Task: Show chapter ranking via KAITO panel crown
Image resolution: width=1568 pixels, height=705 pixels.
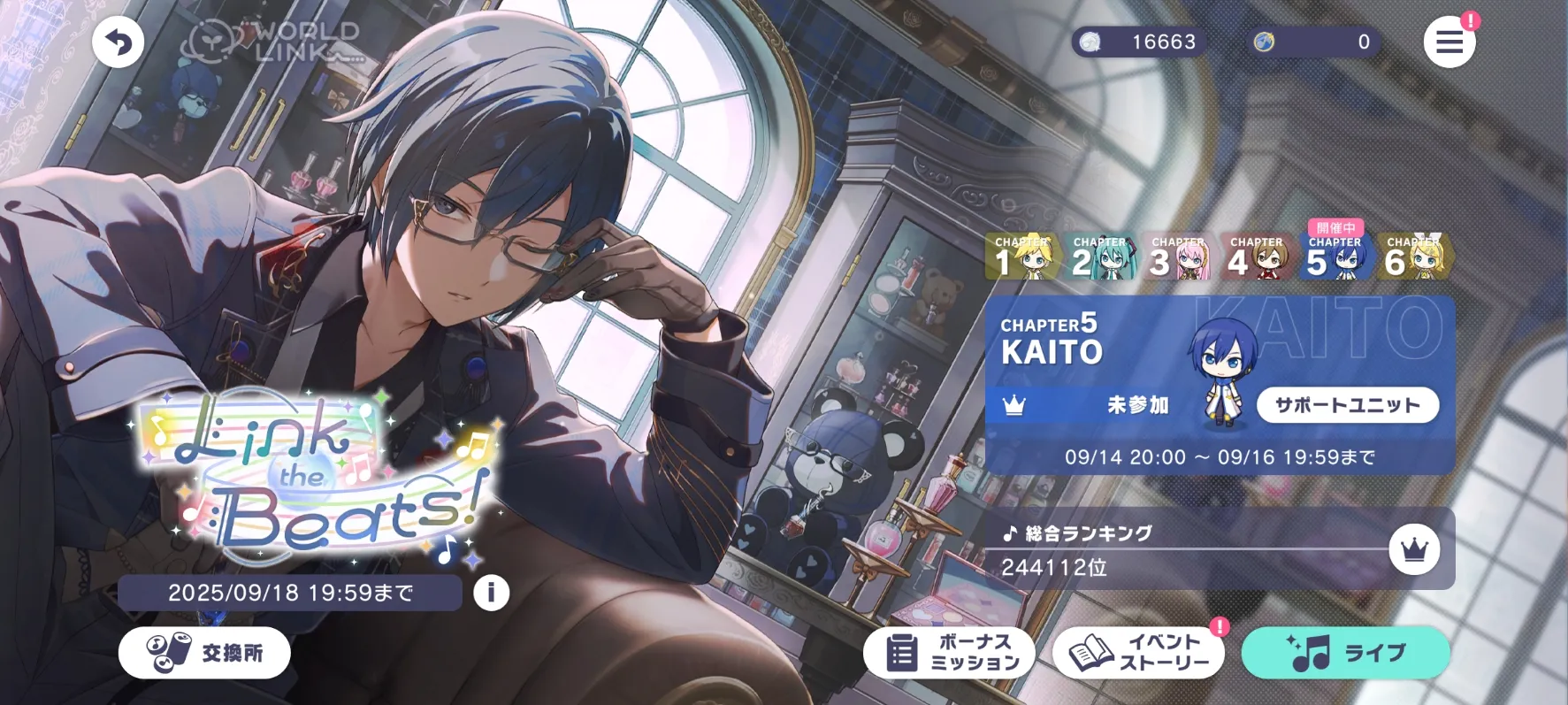Action: click(x=1014, y=405)
